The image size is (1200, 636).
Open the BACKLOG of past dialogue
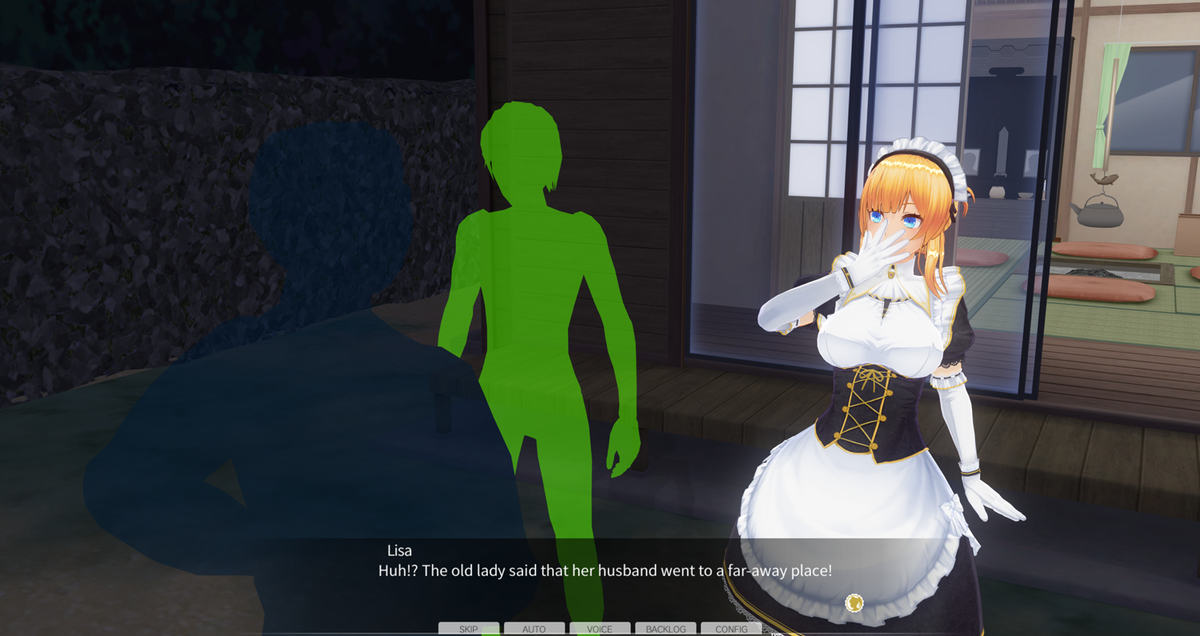tap(665, 629)
